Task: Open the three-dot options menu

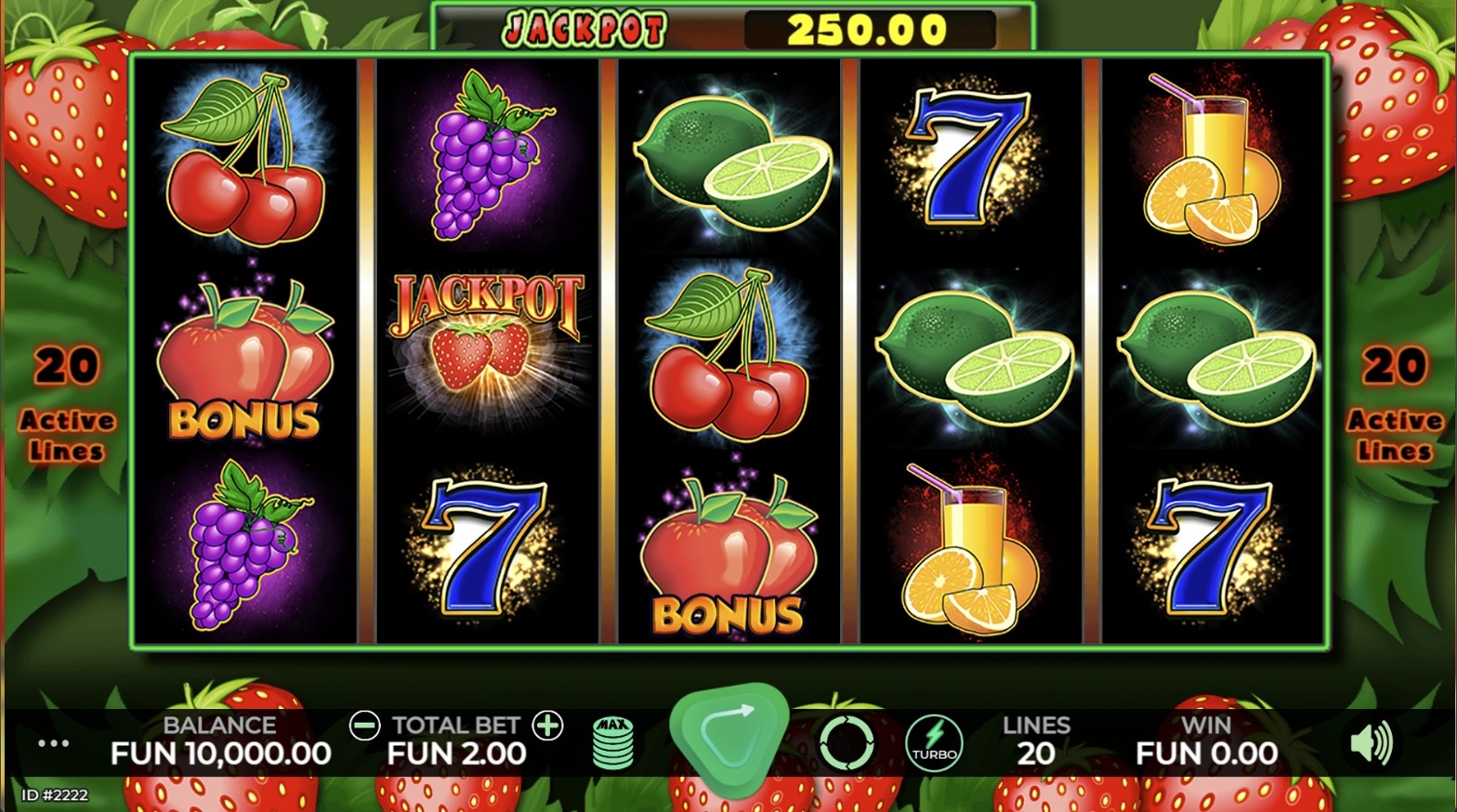Action: [x=53, y=744]
